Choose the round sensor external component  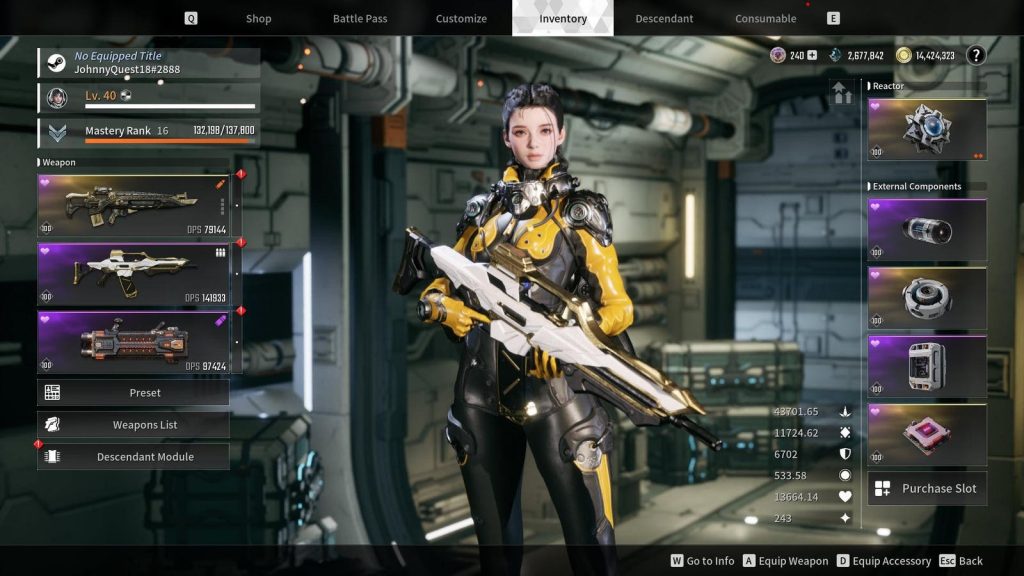(927, 298)
